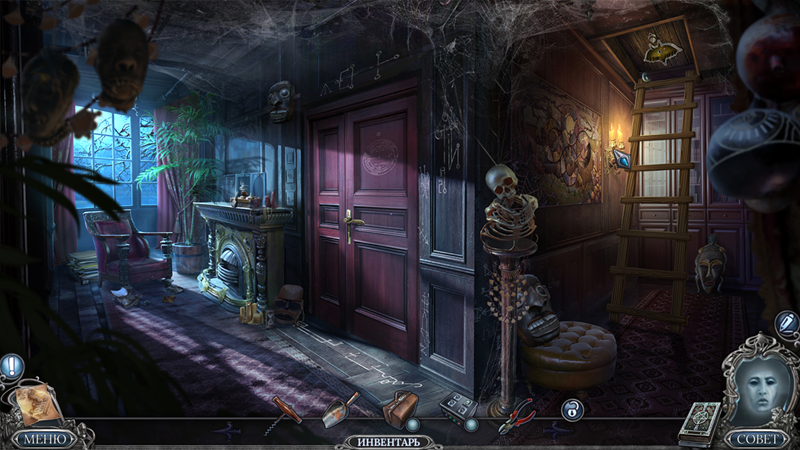Toggle the inventory padlock
This screenshot has width=800, height=450.
pyautogui.click(x=572, y=409)
